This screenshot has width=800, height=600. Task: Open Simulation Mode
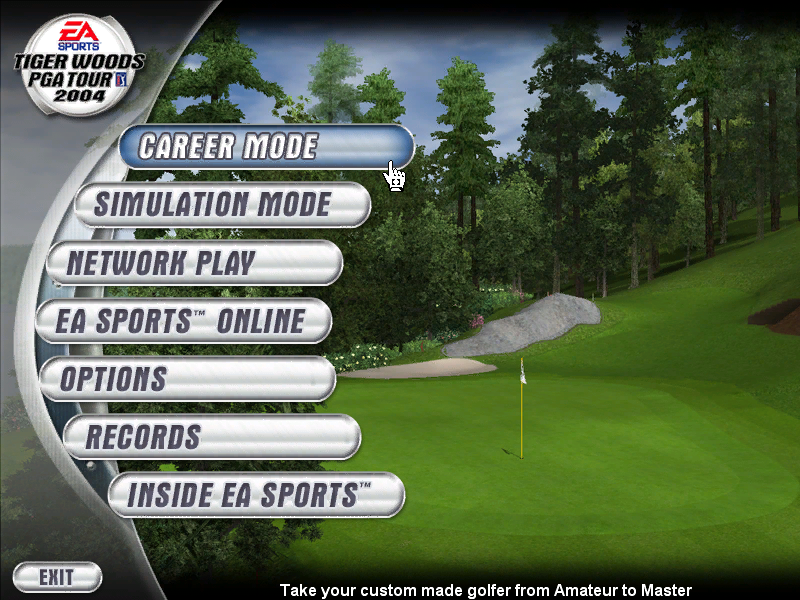(222, 205)
